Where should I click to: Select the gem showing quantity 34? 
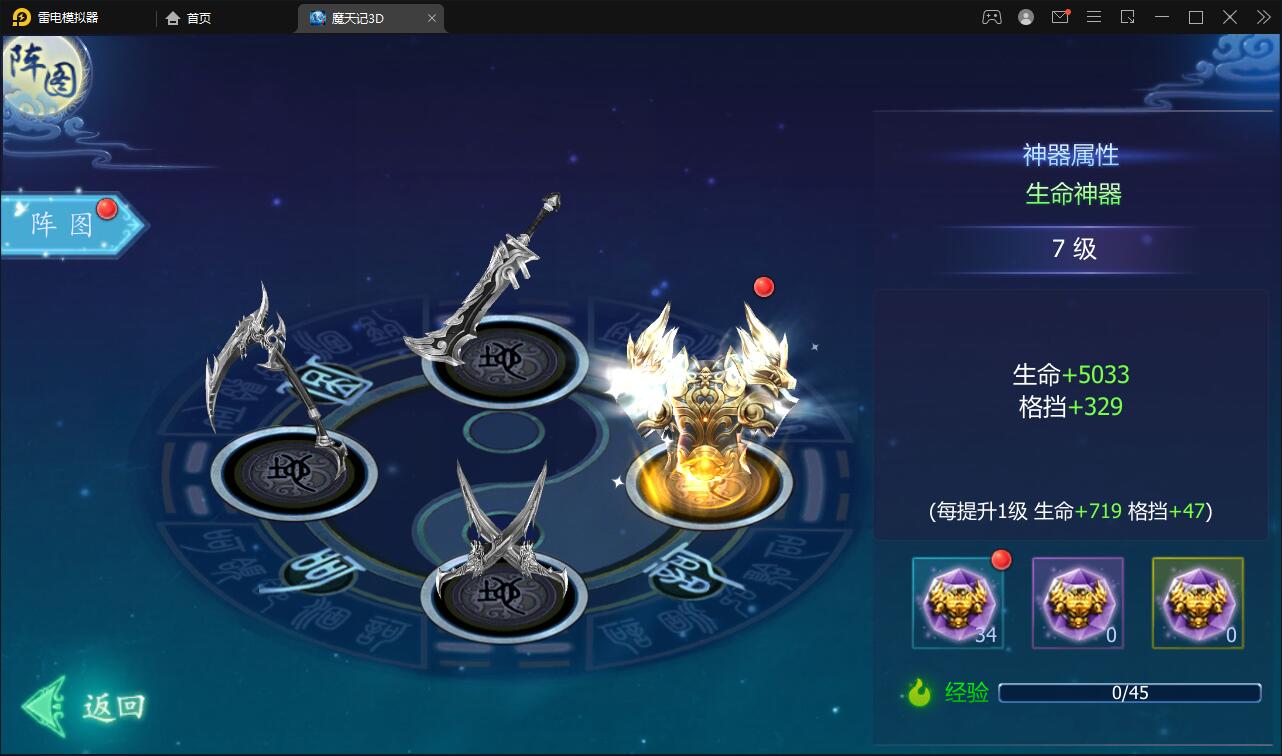click(956, 603)
